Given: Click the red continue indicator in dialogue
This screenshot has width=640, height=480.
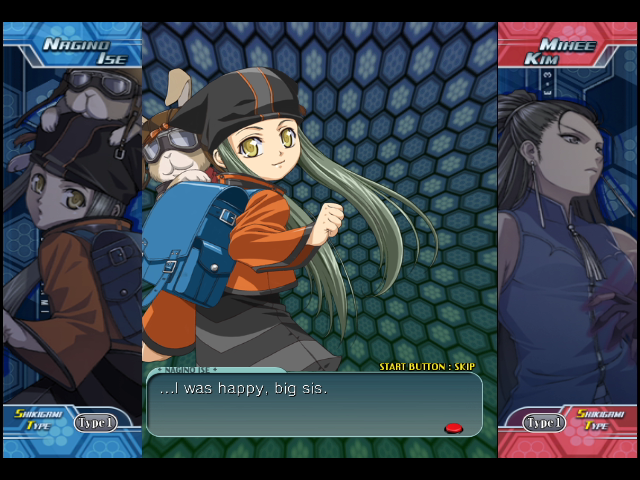Looking at the screenshot, I should [453, 428].
